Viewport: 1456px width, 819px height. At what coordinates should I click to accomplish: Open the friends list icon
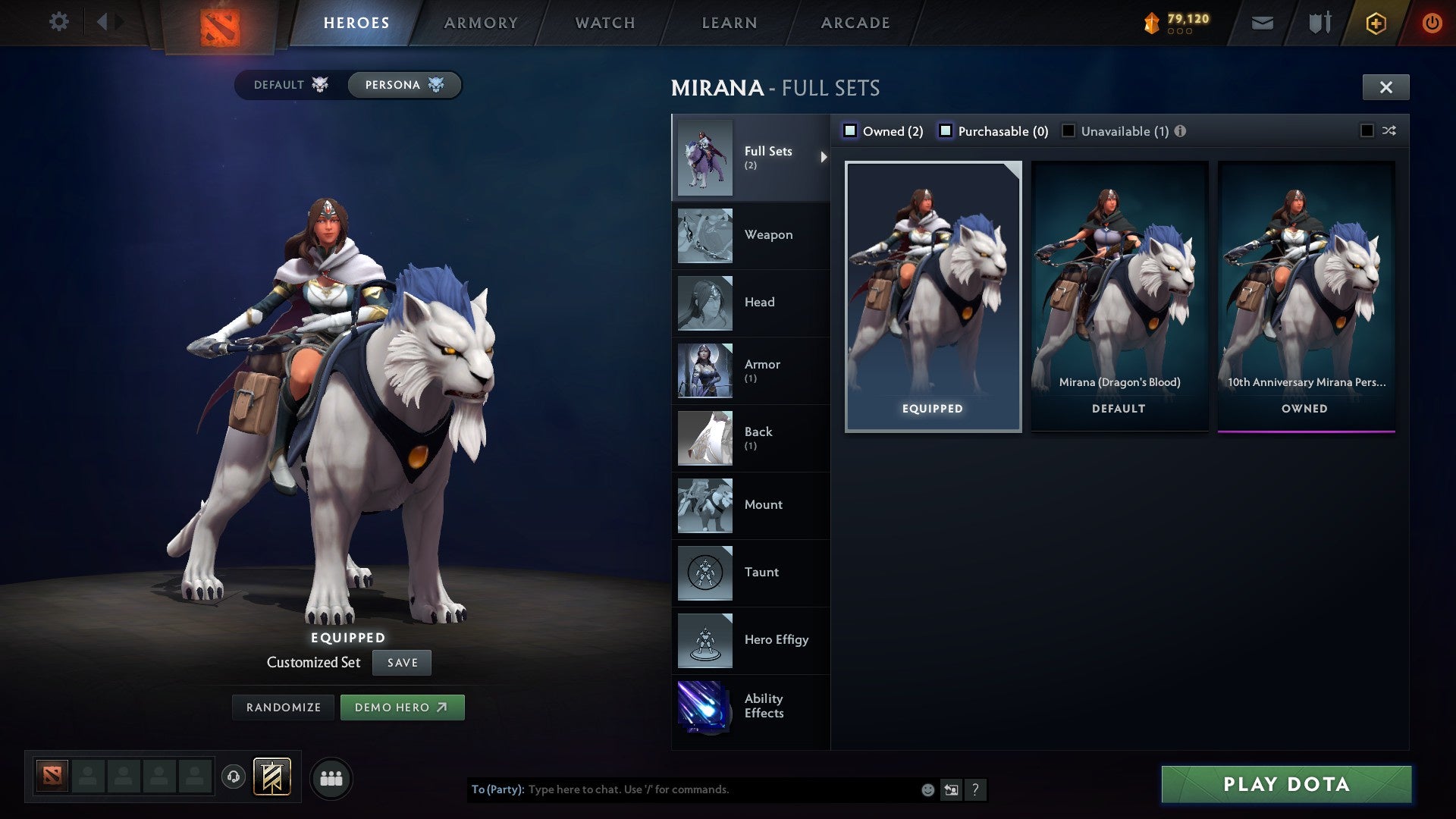(331, 777)
